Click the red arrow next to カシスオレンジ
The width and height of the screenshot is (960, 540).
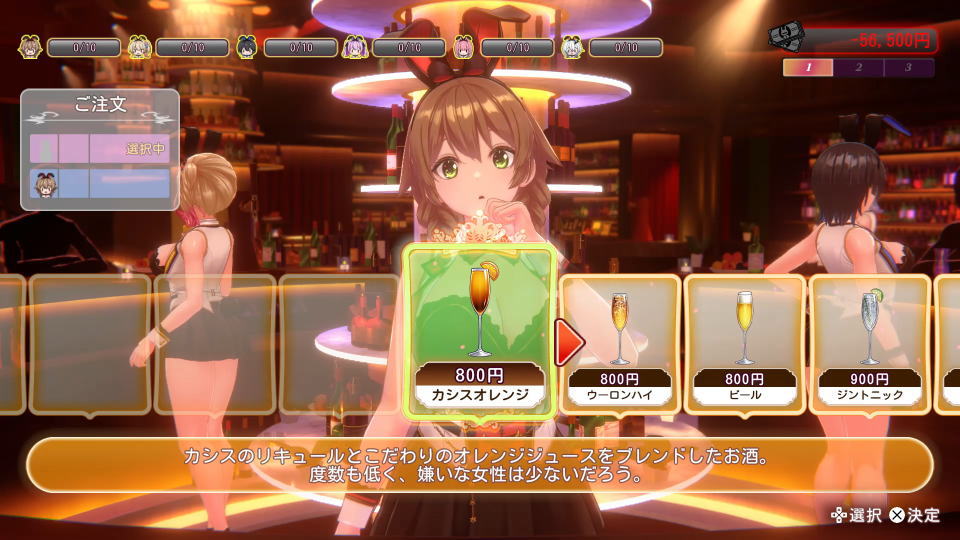point(570,343)
